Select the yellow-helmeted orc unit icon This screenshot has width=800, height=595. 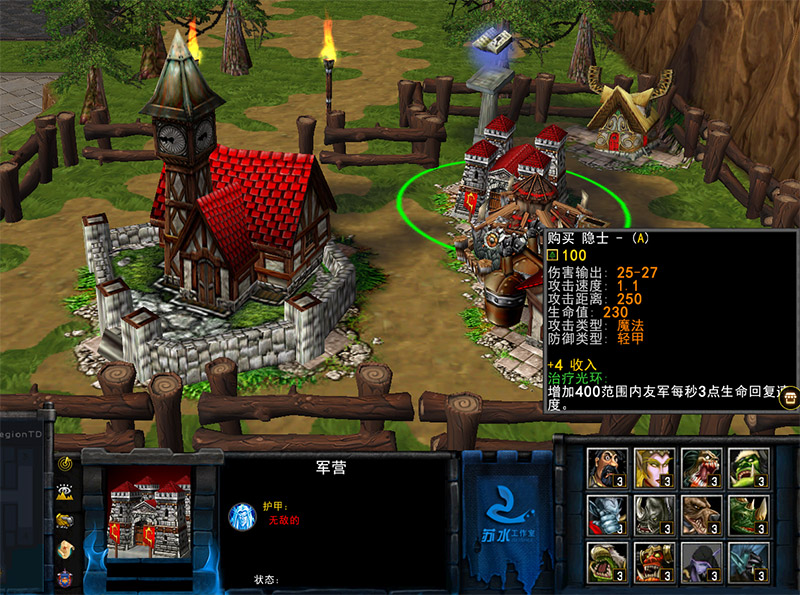click(x=607, y=563)
